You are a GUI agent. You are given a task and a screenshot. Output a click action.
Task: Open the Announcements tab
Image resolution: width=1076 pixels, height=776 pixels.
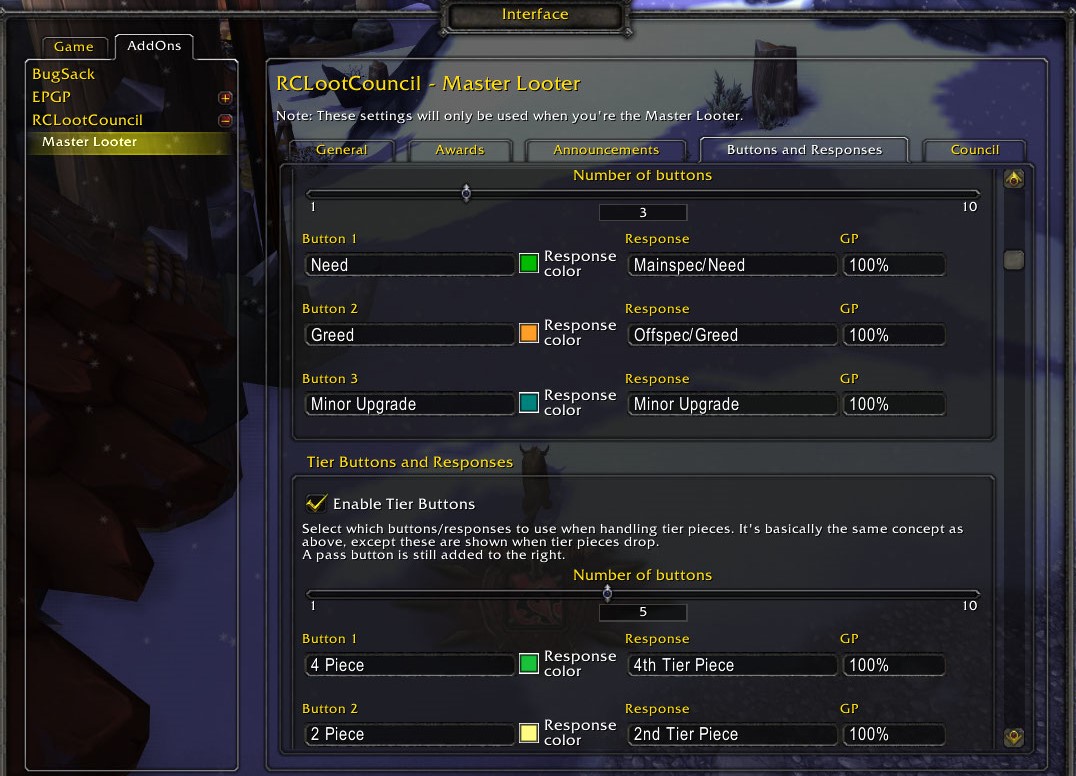point(606,150)
